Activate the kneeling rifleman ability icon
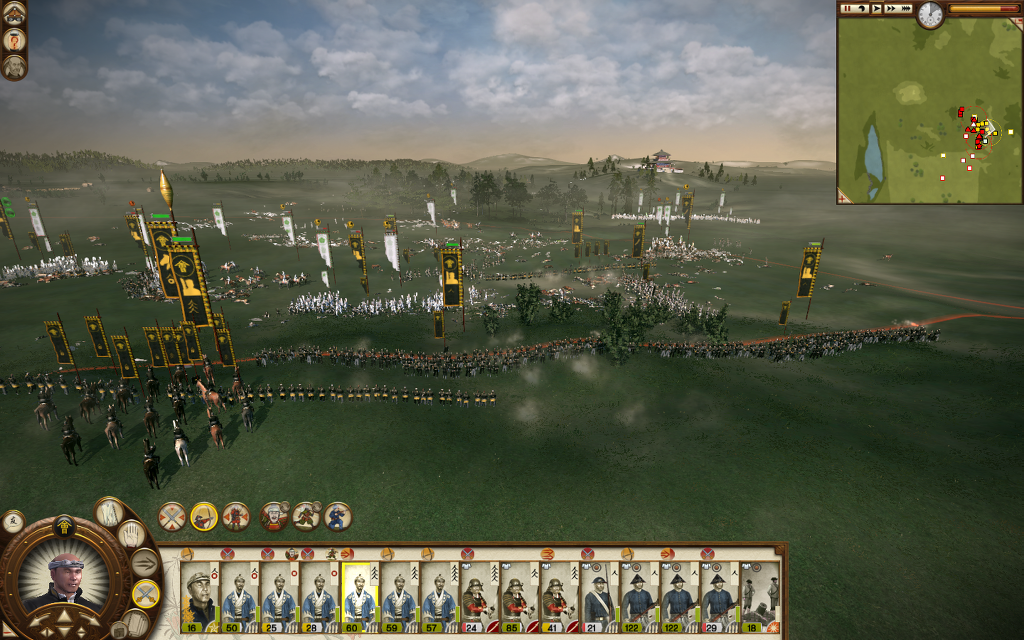 [x=338, y=516]
